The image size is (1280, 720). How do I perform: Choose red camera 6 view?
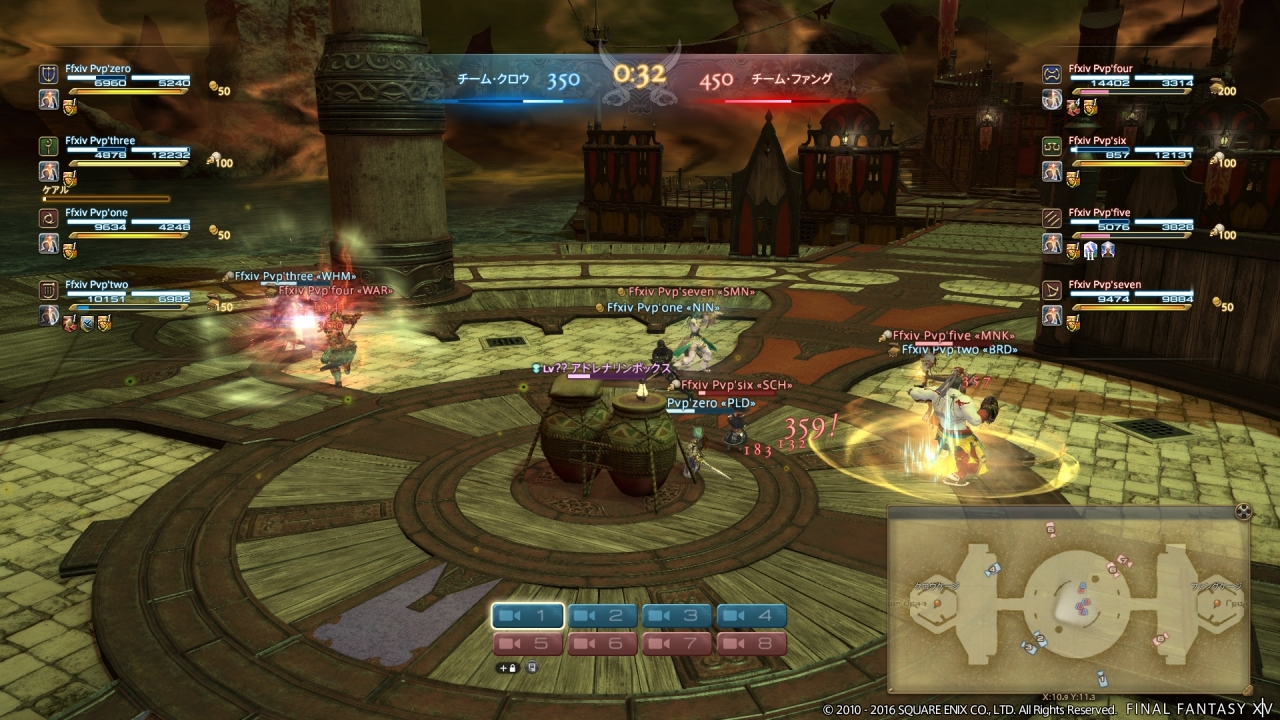(602, 644)
